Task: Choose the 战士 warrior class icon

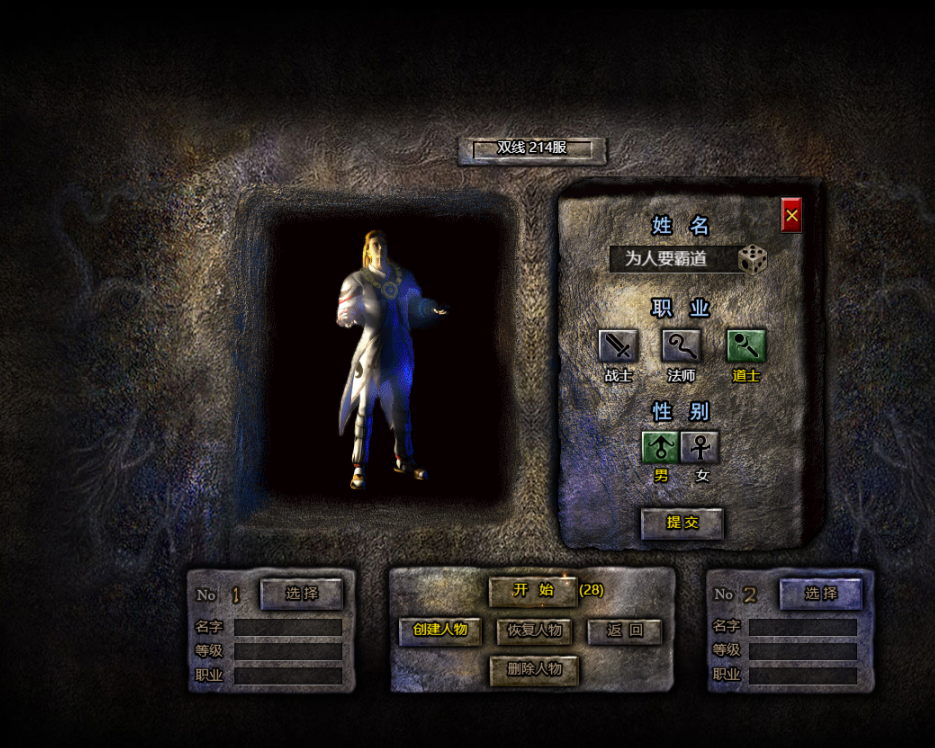Action: click(618, 346)
